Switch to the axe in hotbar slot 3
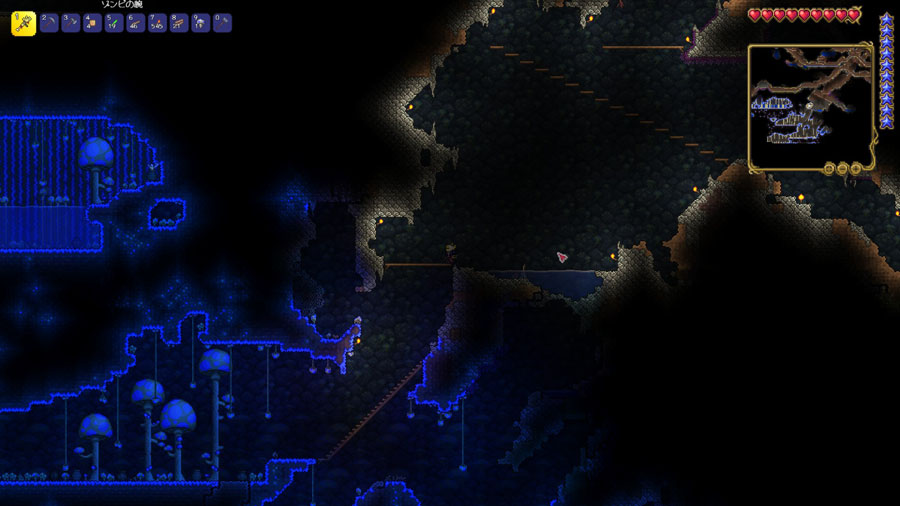The width and height of the screenshot is (900, 506). coord(70,23)
